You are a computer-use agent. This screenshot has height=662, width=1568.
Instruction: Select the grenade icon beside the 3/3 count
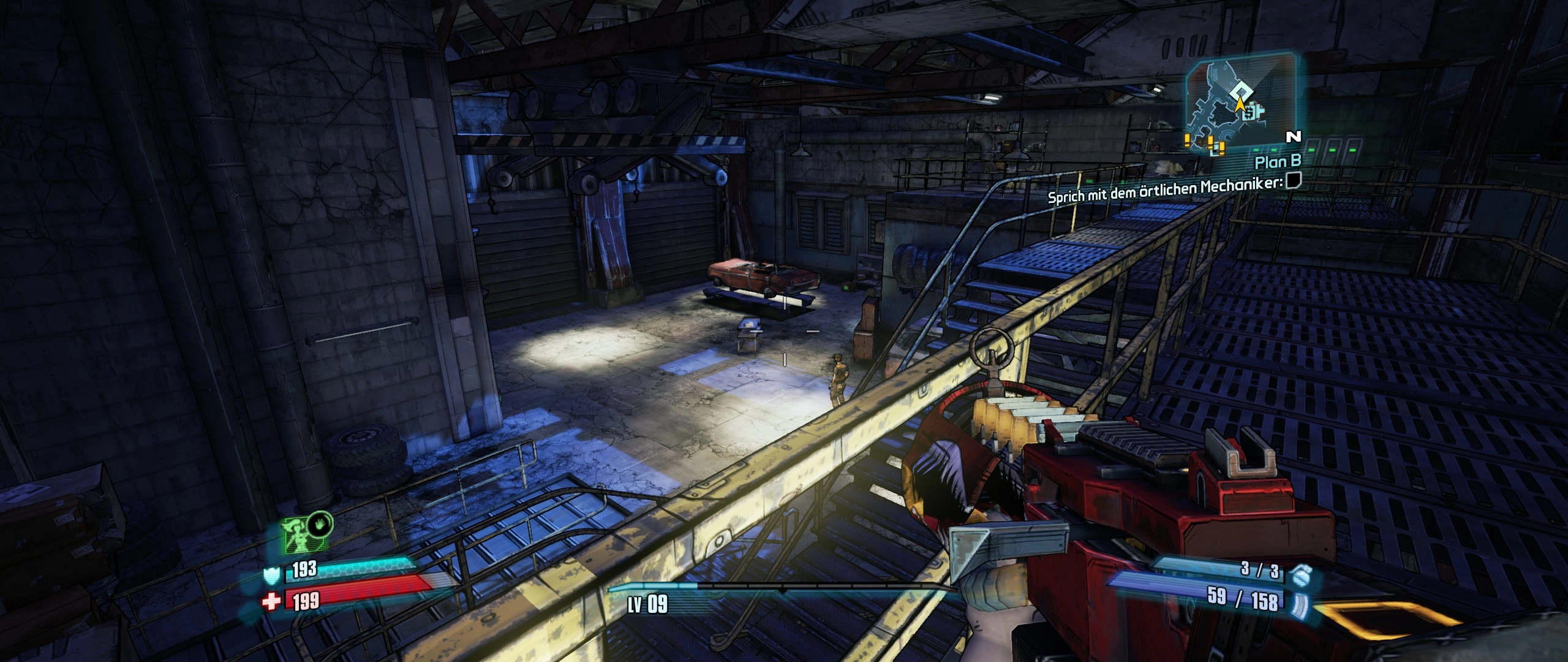pyautogui.click(x=1298, y=574)
